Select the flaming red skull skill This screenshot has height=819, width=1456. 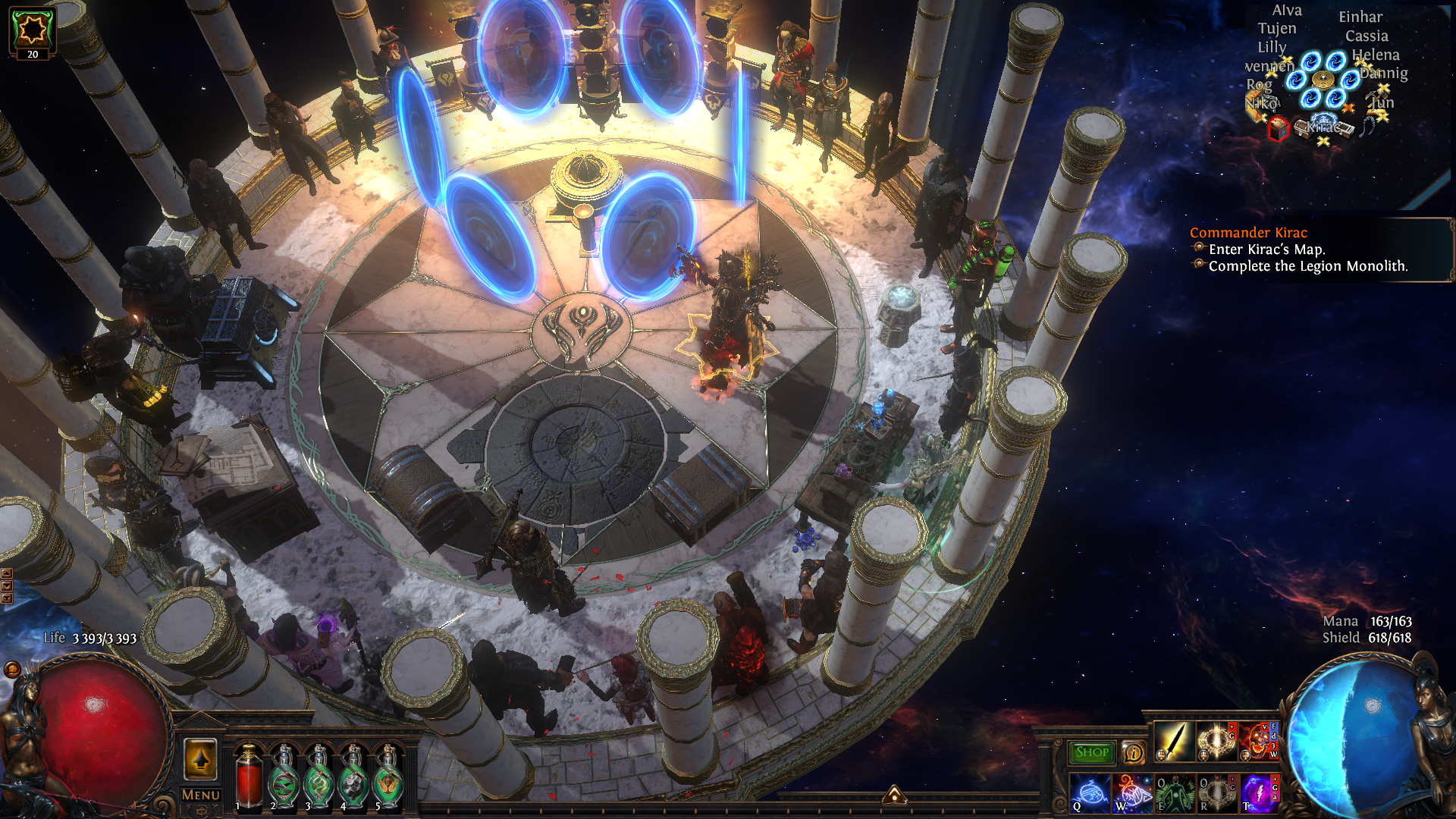[1257, 742]
